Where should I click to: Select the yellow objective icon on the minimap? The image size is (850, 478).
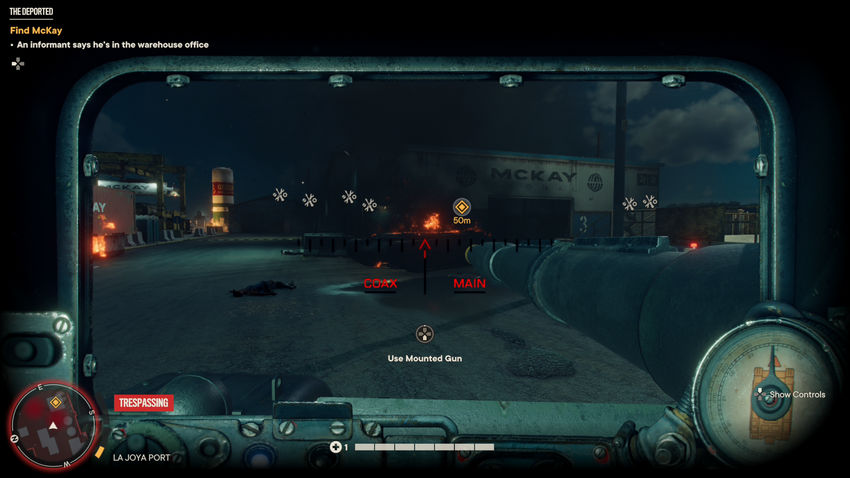click(x=57, y=402)
